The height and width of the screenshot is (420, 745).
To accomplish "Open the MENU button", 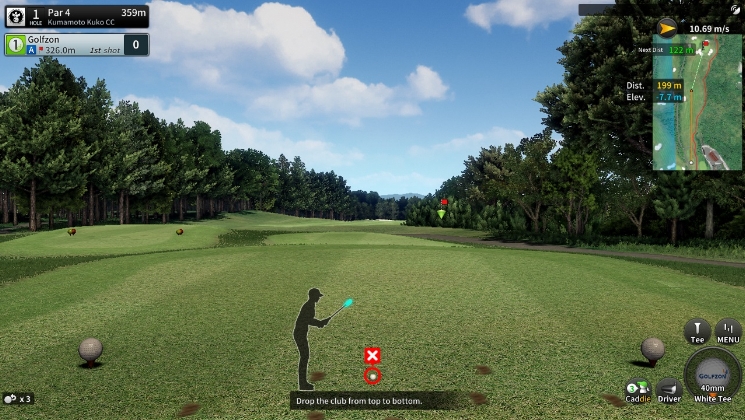I will click(x=728, y=332).
